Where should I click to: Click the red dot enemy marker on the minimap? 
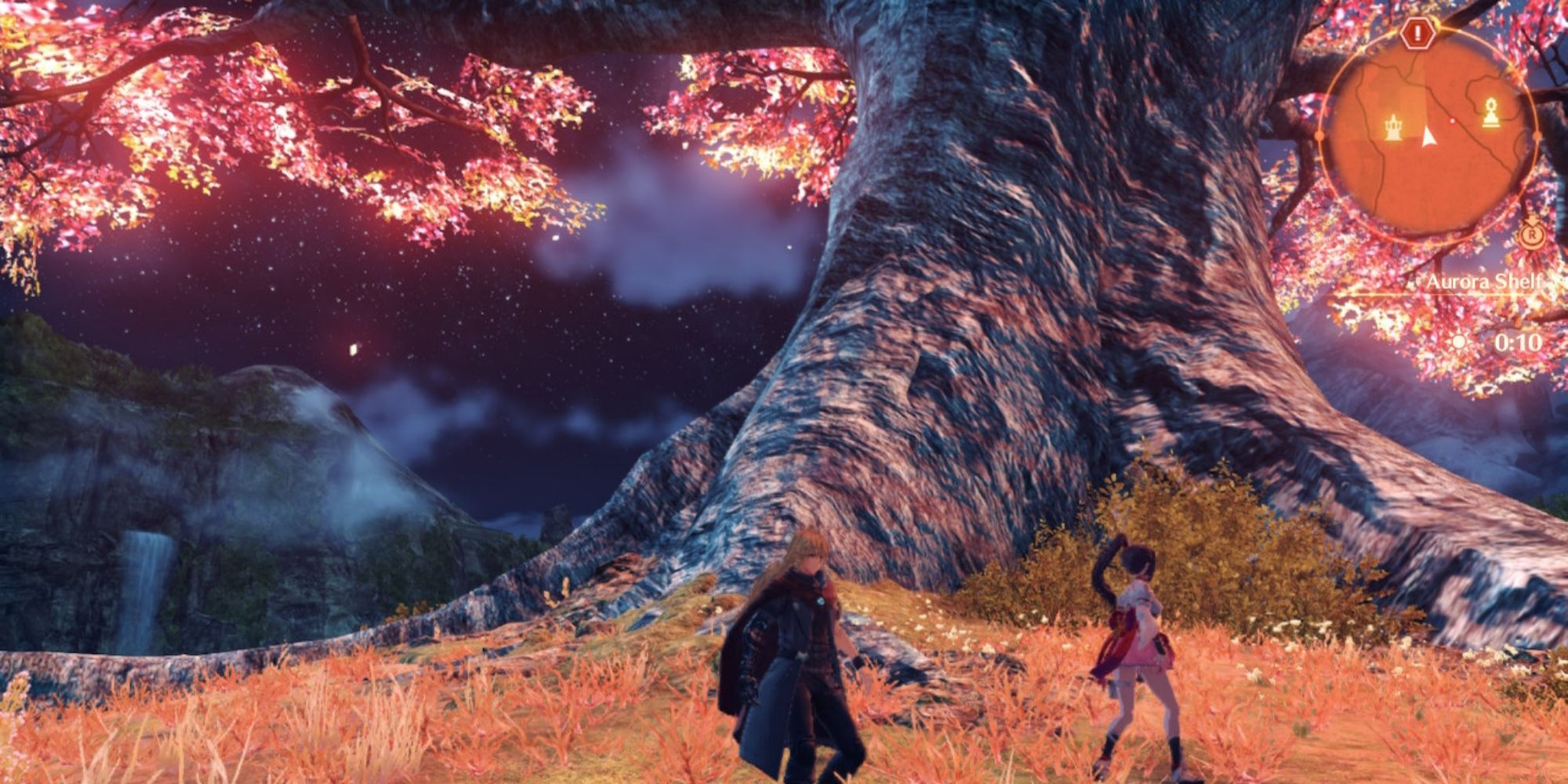1452,120
